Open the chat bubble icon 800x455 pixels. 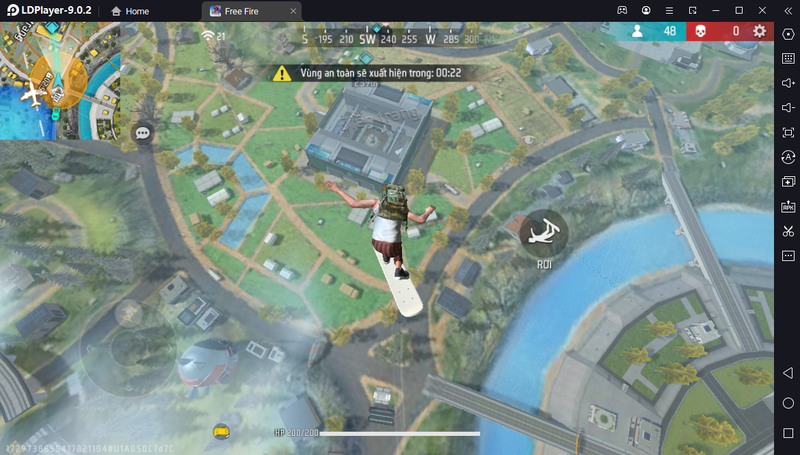pyautogui.click(x=143, y=132)
